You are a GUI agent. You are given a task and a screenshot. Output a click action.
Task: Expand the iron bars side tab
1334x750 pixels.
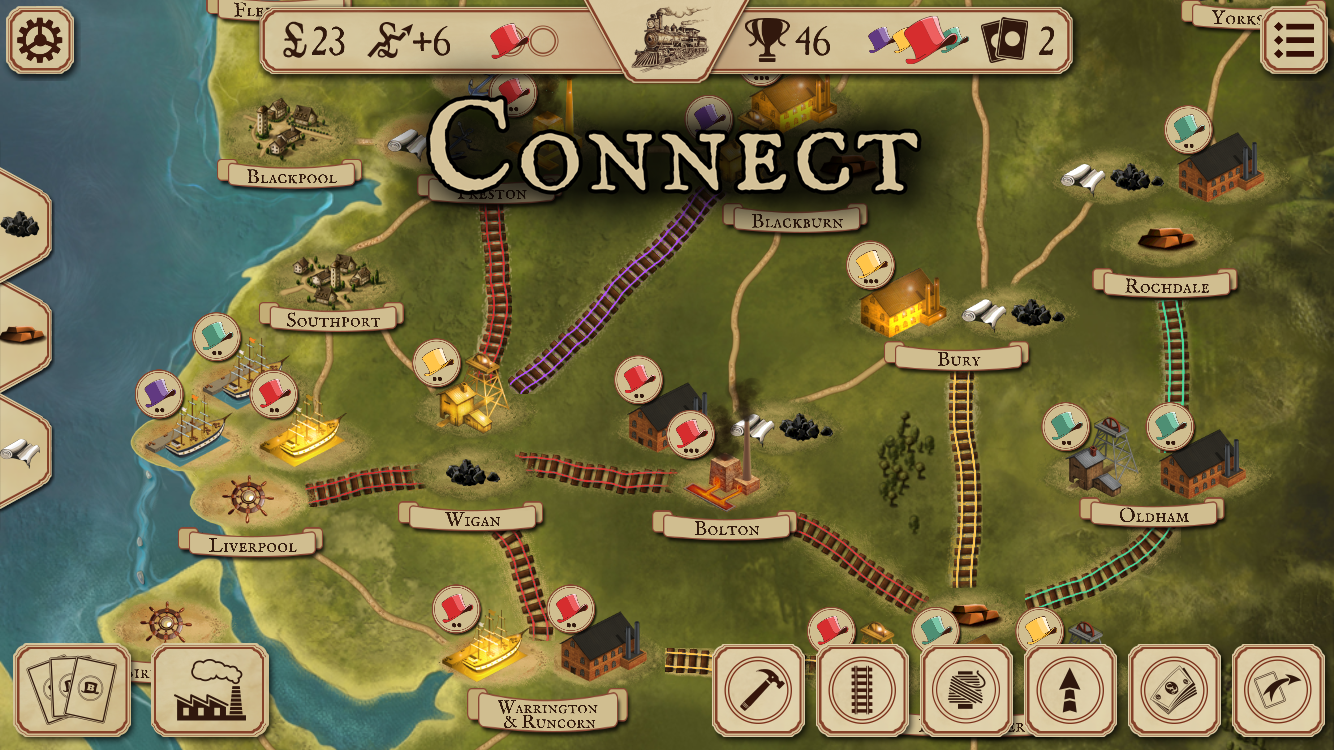[20, 335]
